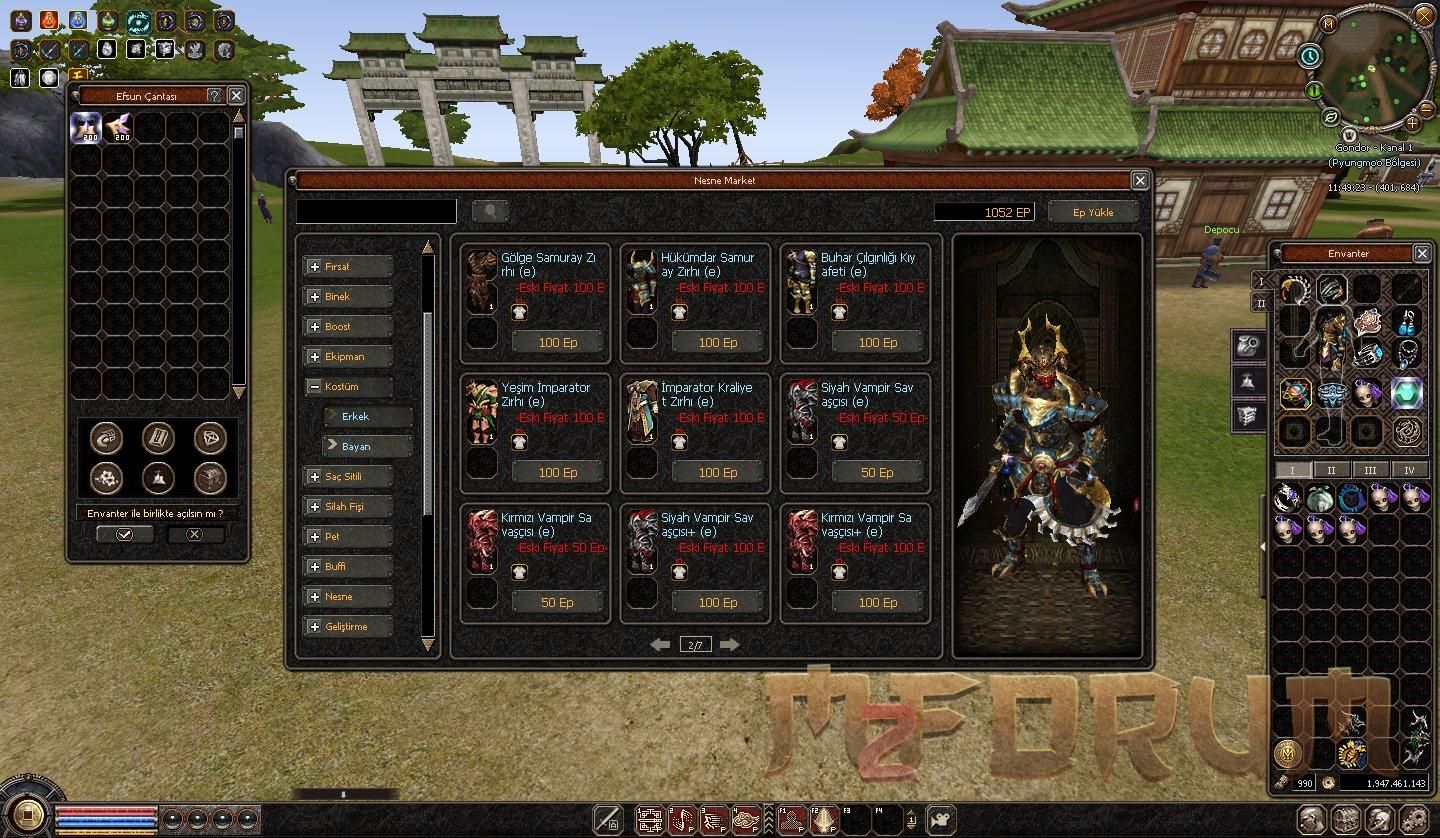
Task: Choose the Erkek costume subcategory
Action: [x=367, y=416]
